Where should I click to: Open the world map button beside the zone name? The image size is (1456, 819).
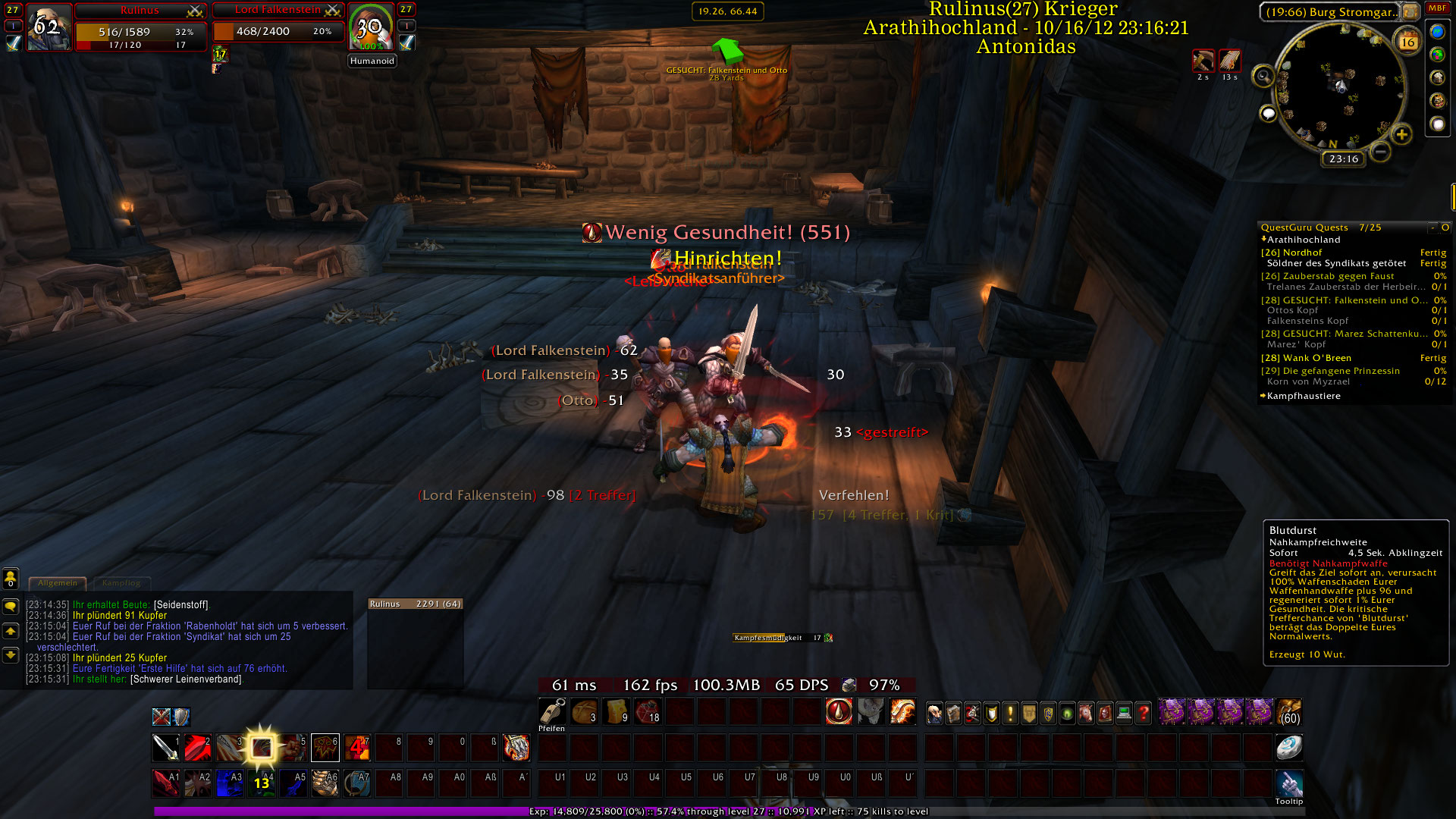click(x=1410, y=11)
